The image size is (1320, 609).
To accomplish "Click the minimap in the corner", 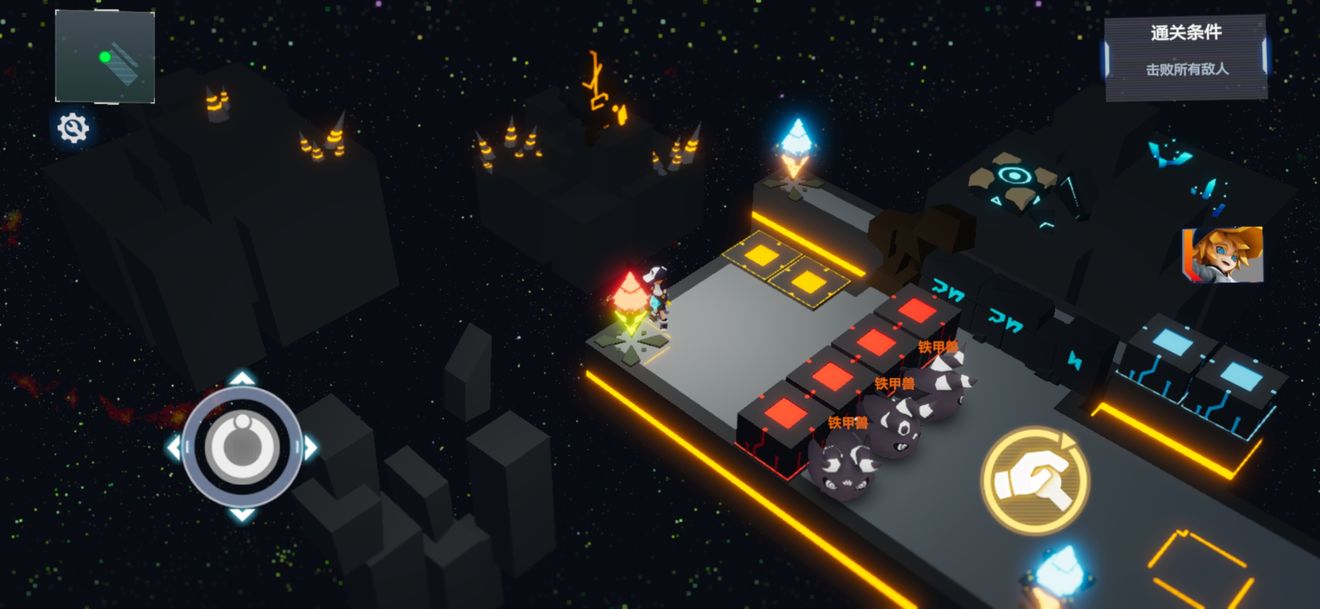I will pyautogui.click(x=105, y=56).
